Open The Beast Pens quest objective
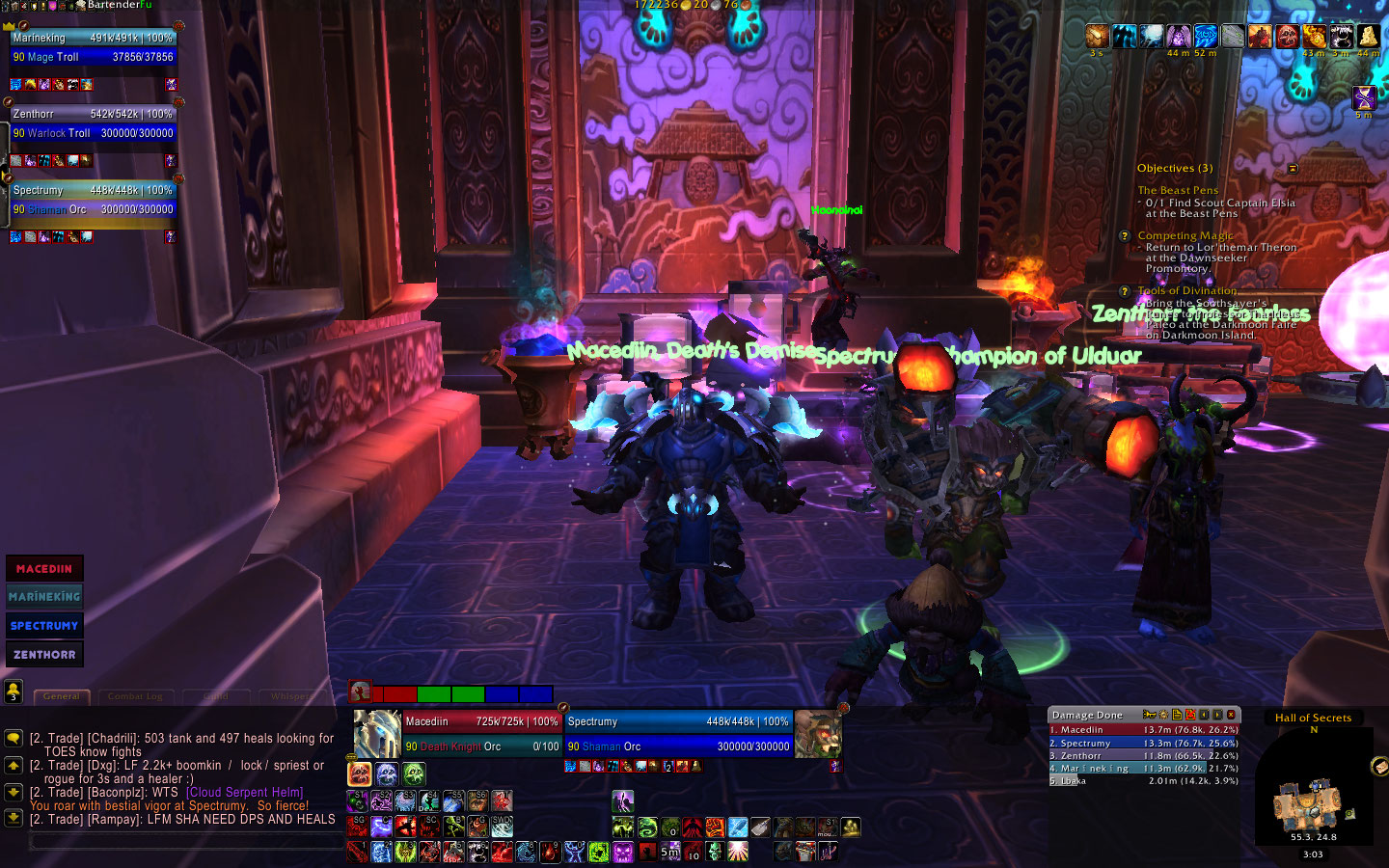Viewport: 1389px width, 868px height. click(1178, 191)
